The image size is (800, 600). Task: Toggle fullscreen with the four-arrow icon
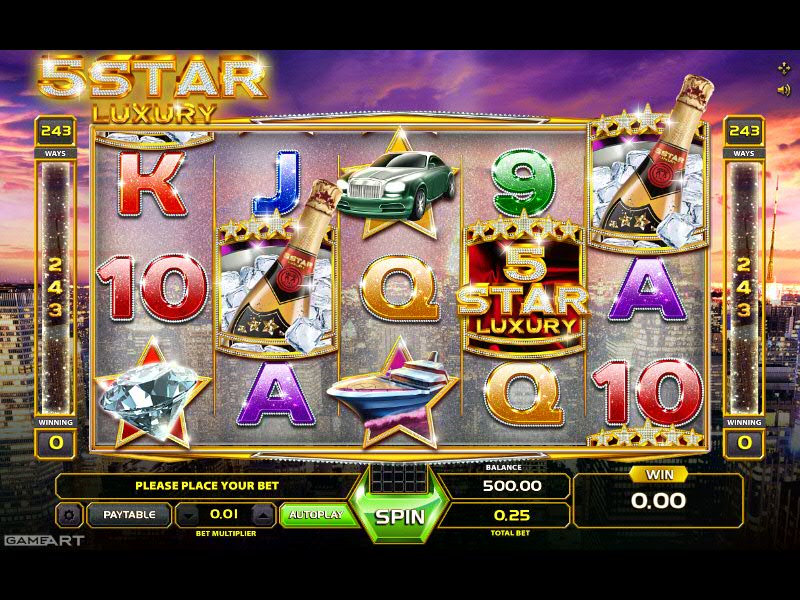point(784,68)
